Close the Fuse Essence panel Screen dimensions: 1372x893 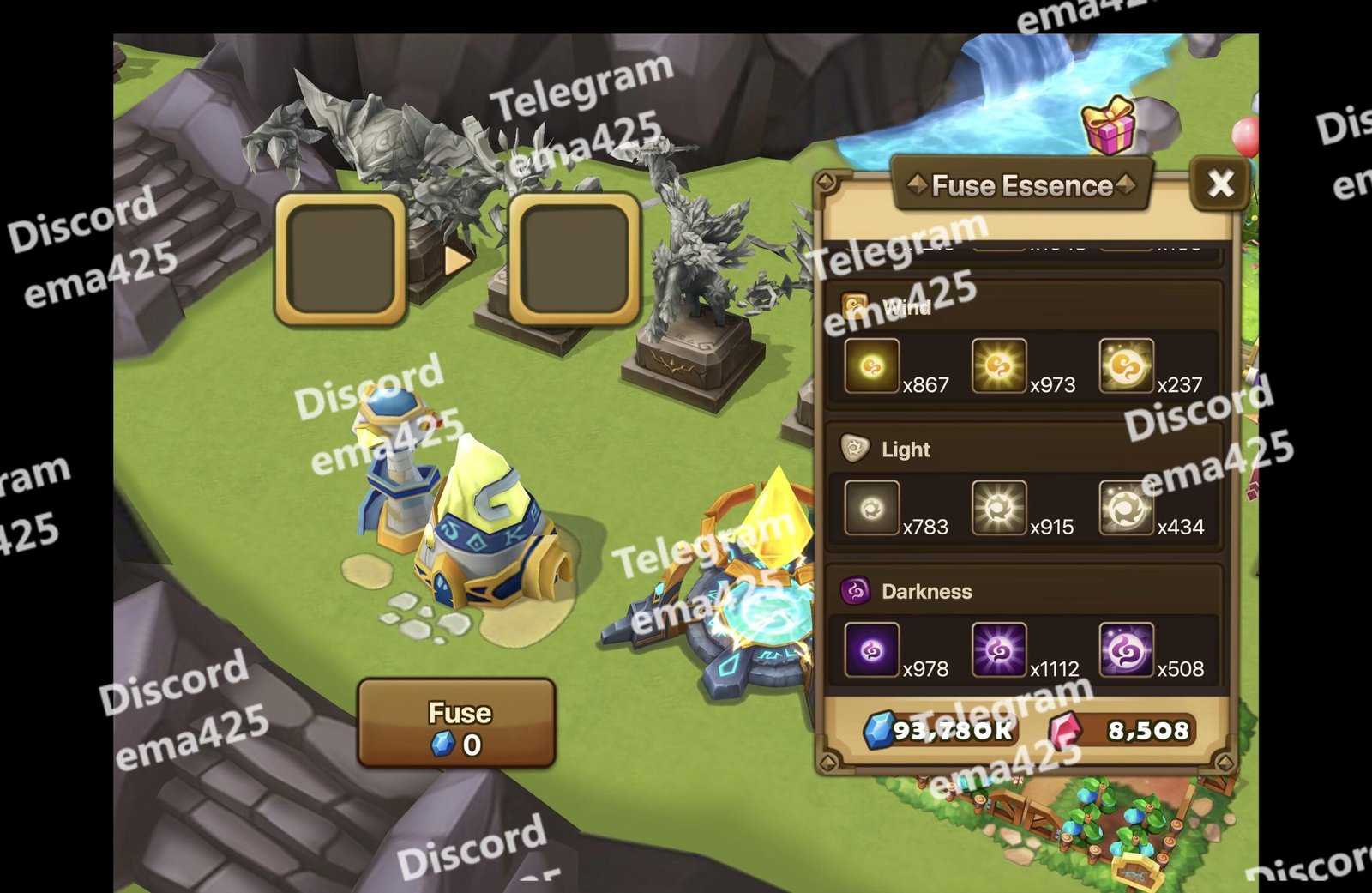coord(1220,184)
